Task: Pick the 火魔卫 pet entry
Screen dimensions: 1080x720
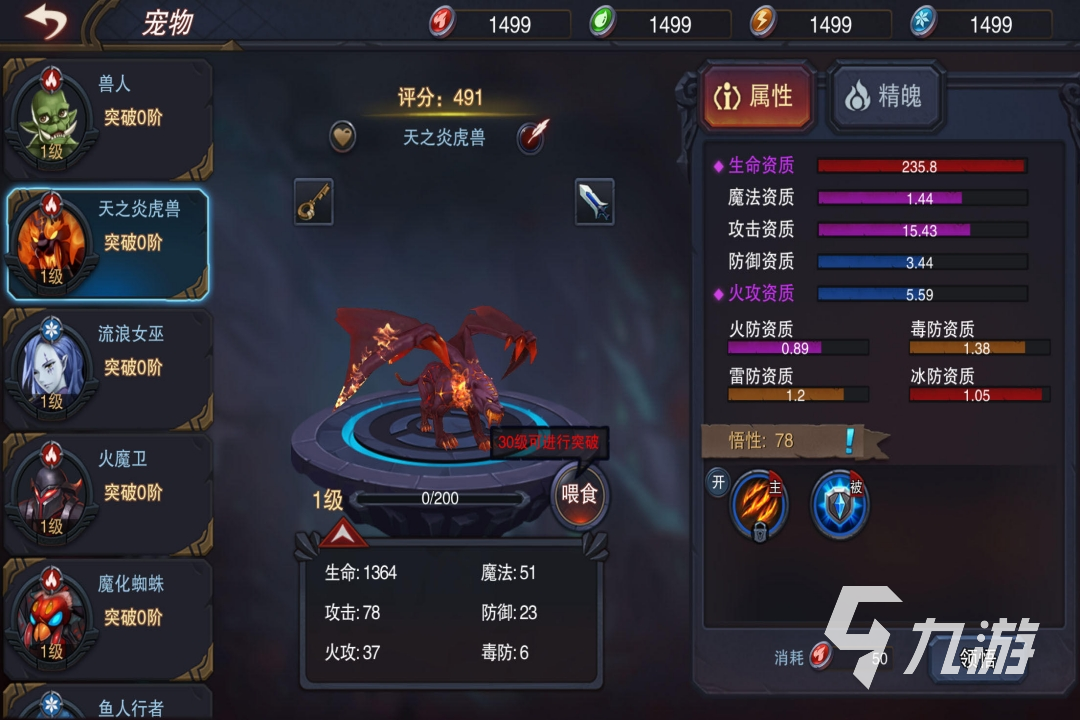Action: tap(108, 492)
